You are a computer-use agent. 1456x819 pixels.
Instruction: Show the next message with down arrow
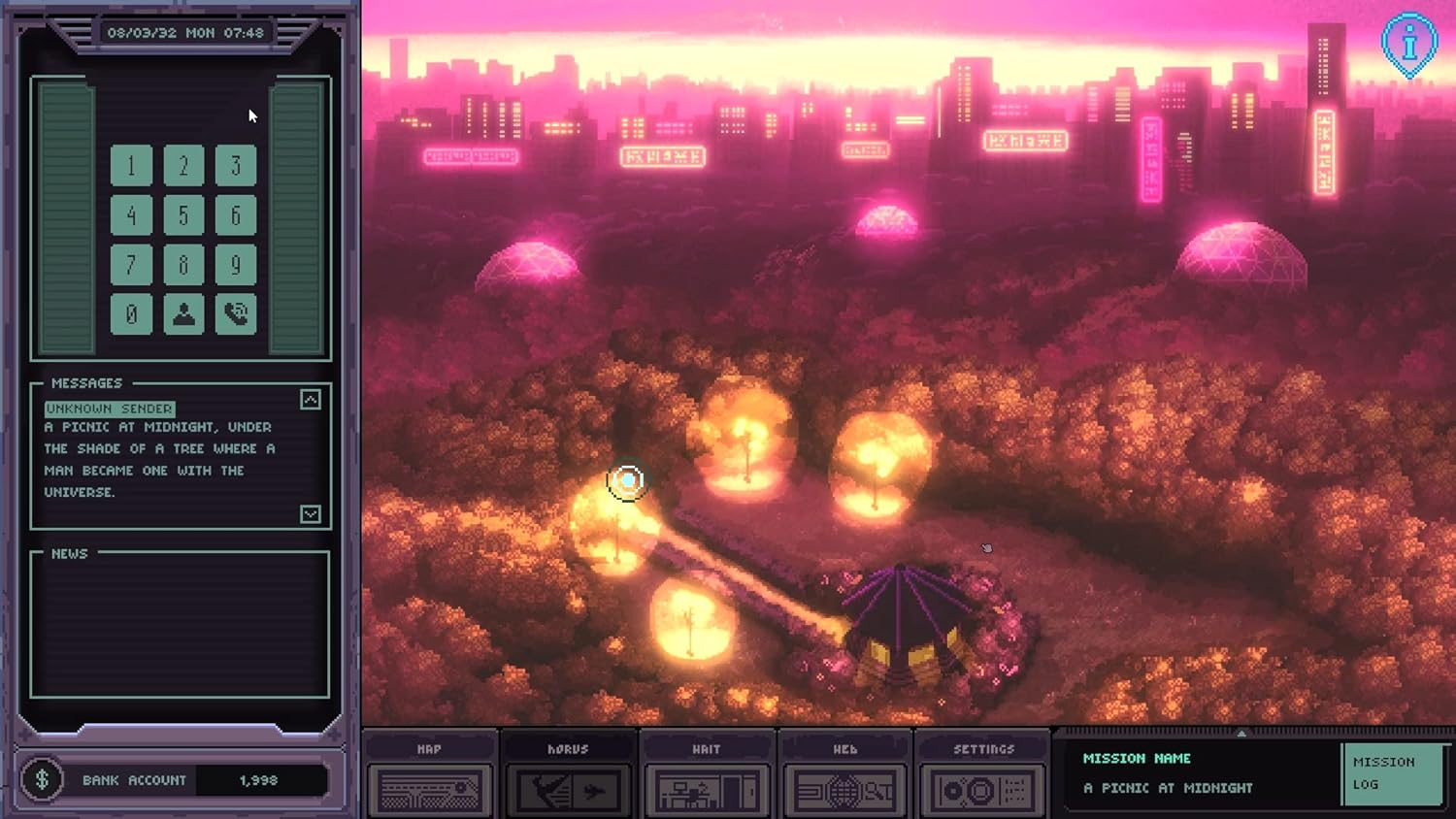tap(311, 514)
